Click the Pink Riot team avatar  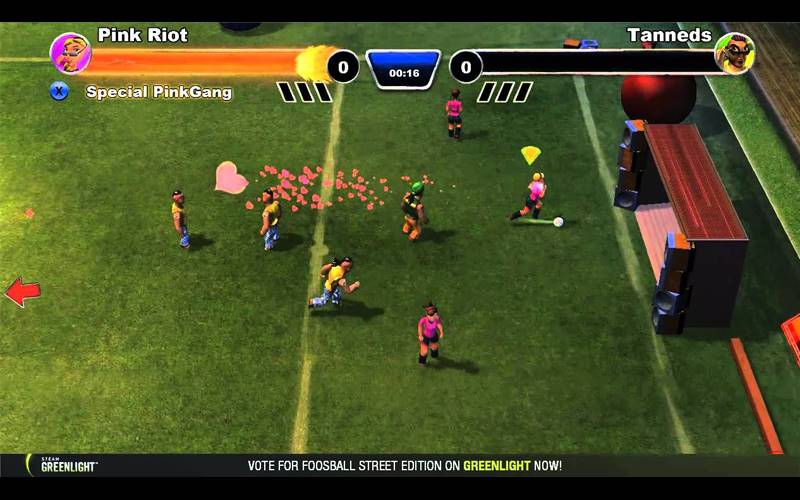pos(70,53)
